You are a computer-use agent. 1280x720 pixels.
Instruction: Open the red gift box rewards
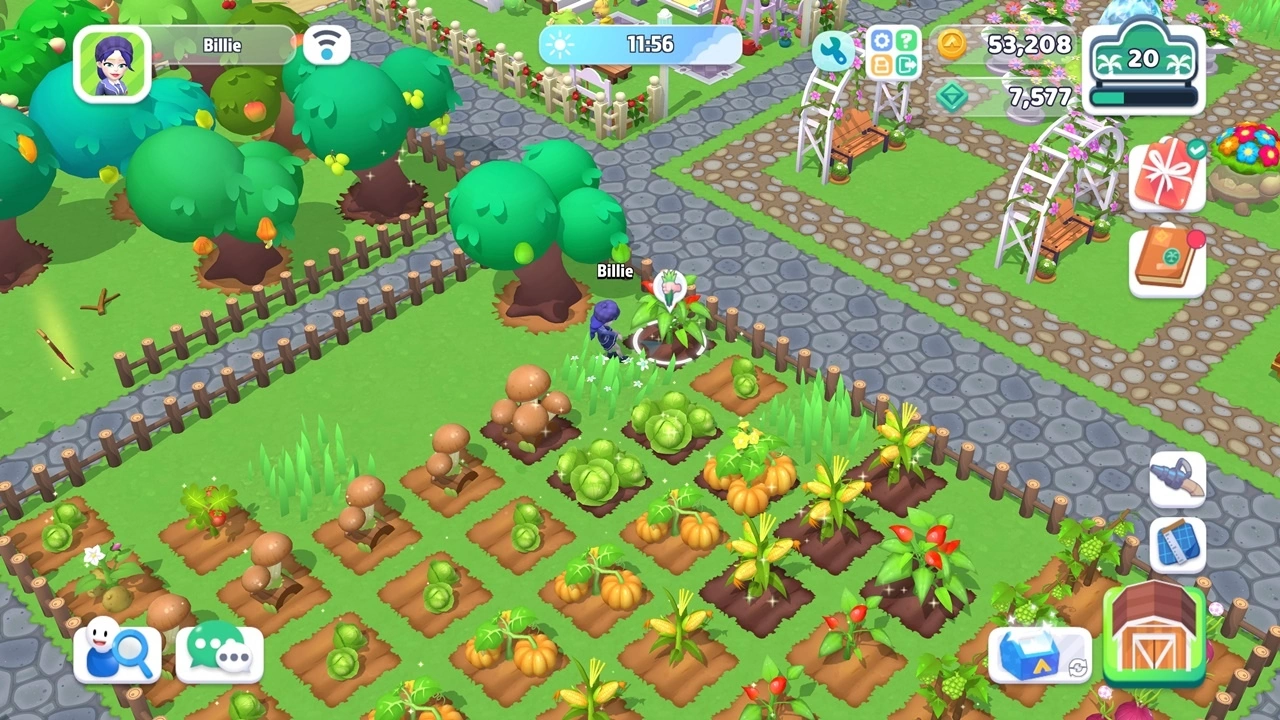(1167, 175)
